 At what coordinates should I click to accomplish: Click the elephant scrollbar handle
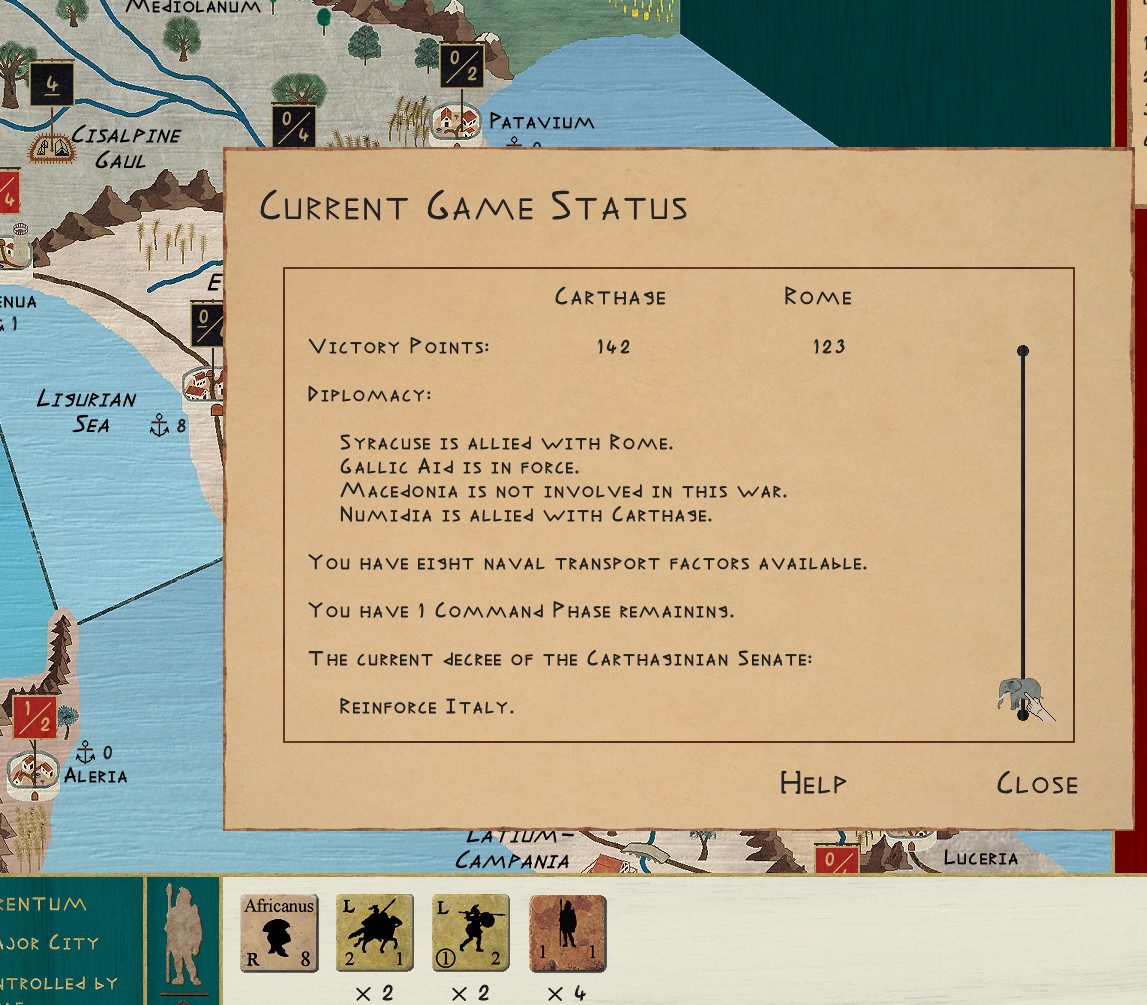(1020, 693)
